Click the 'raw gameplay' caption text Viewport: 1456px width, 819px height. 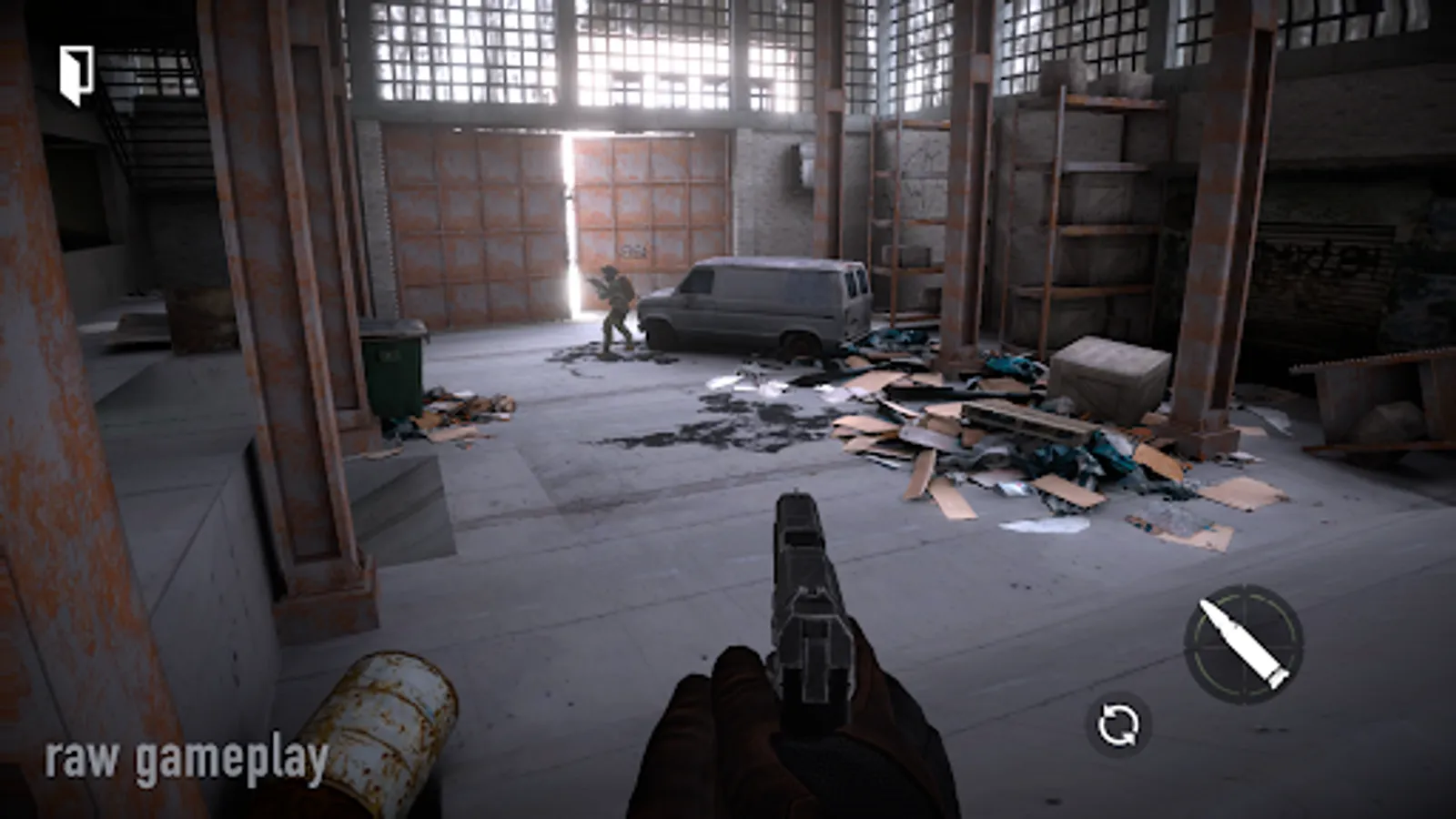pos(187,757)
